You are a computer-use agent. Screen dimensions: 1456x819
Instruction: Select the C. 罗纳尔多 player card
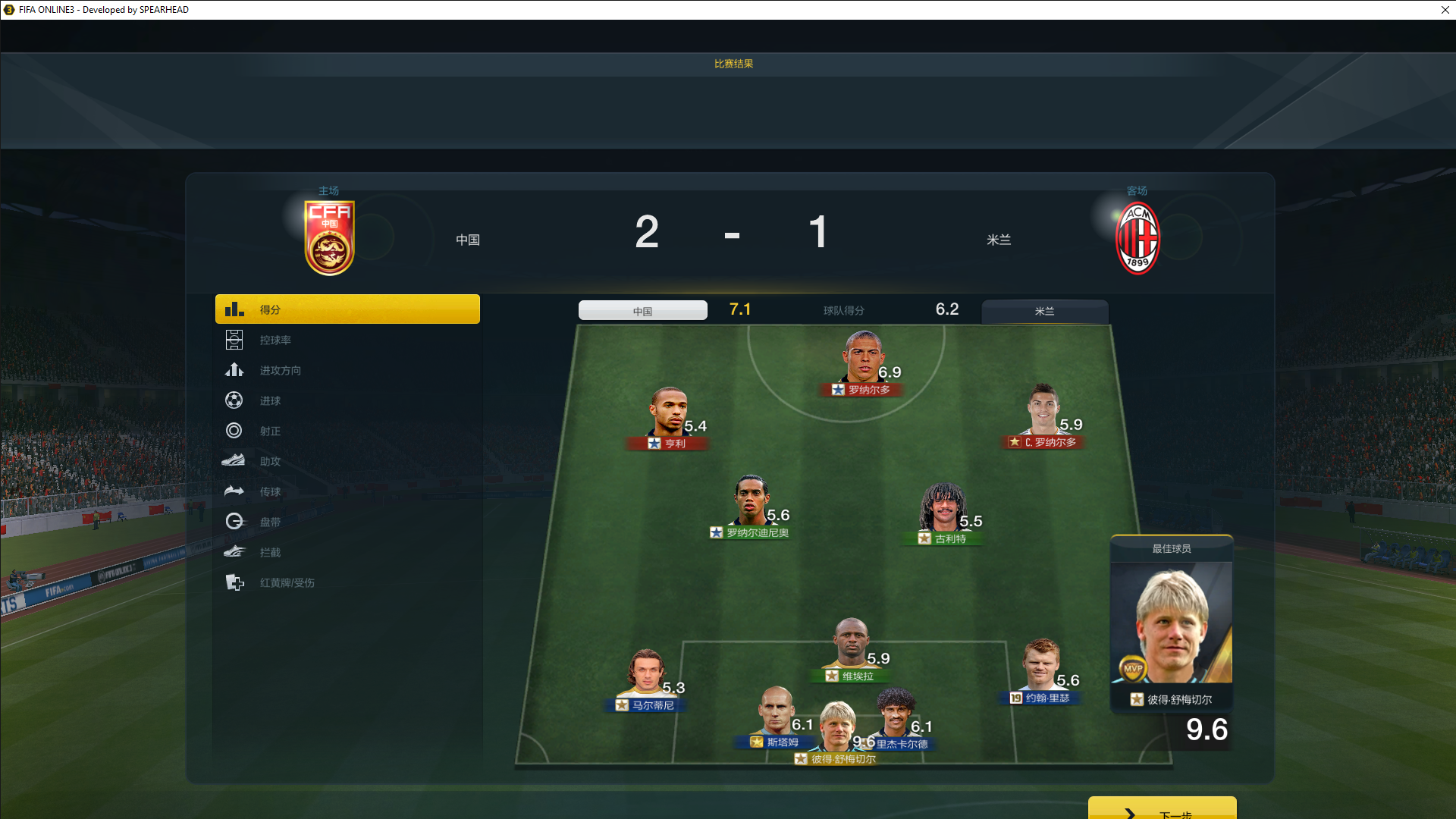tap(1044, 416)
